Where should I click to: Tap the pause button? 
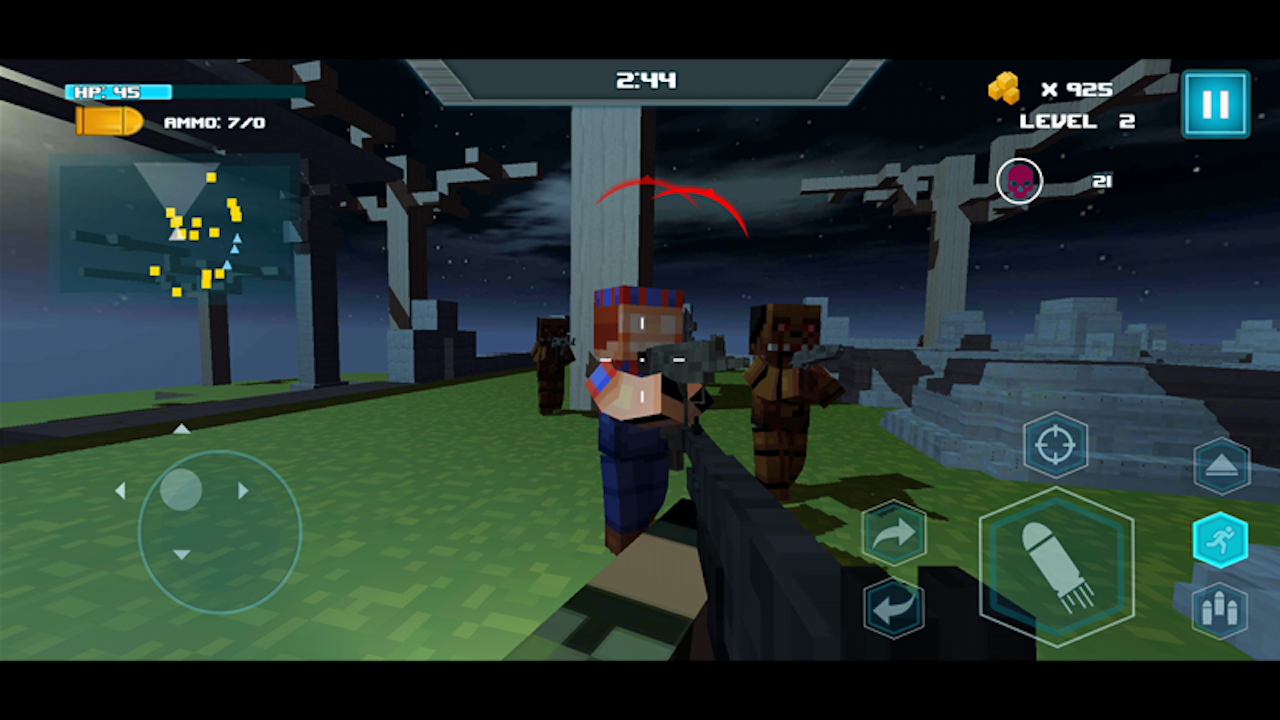click(x=1215, y=103)
